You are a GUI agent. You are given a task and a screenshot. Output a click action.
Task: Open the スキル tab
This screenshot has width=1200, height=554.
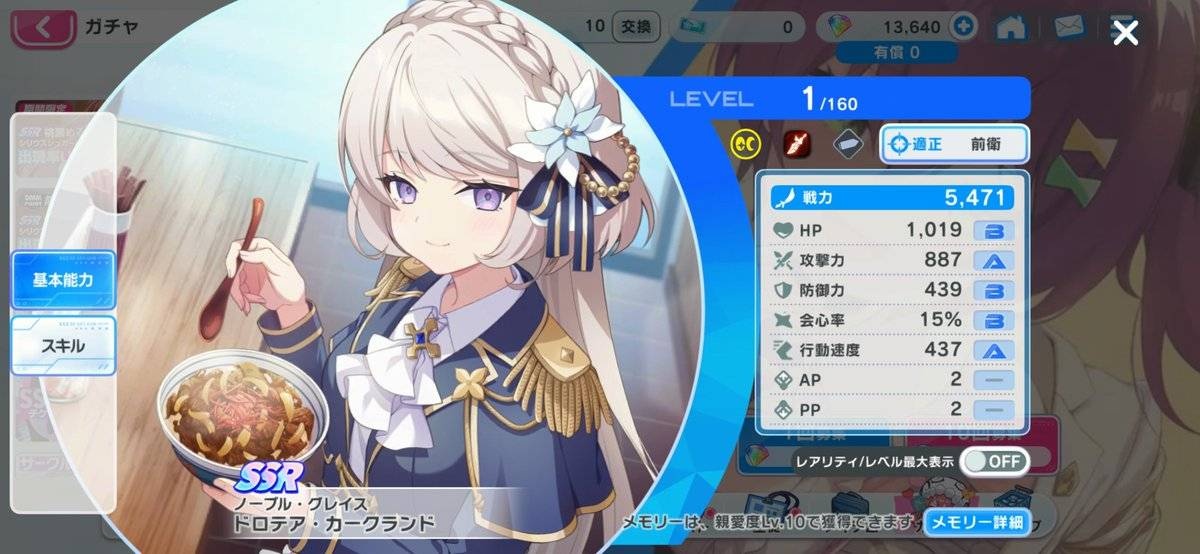tap(63, 346)
